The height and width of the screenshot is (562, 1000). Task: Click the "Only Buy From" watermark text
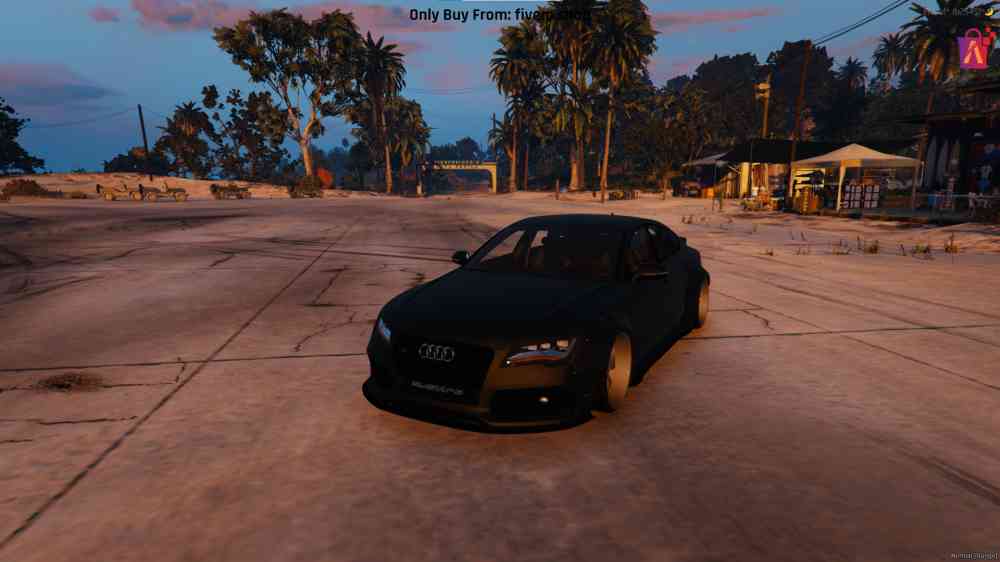[499, 14]
